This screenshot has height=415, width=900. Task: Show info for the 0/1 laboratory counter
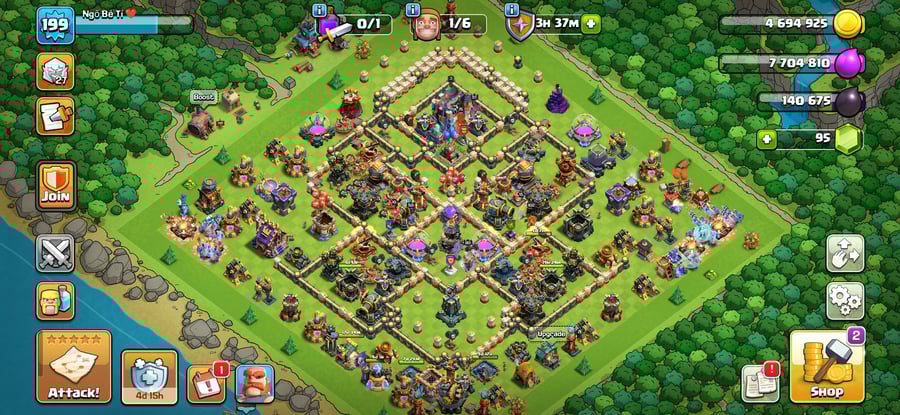click(319, 10)
